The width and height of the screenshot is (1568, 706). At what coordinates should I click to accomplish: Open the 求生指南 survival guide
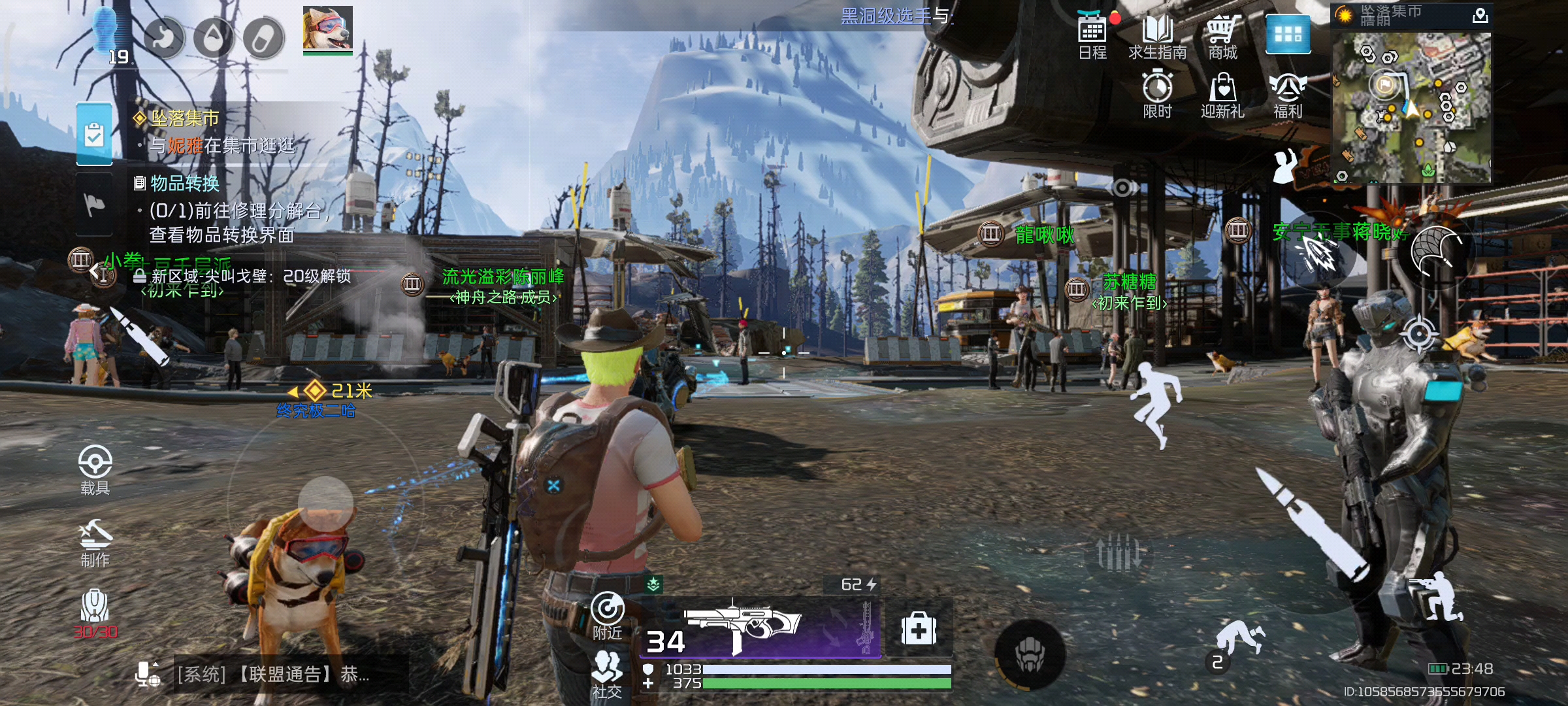1157,35
